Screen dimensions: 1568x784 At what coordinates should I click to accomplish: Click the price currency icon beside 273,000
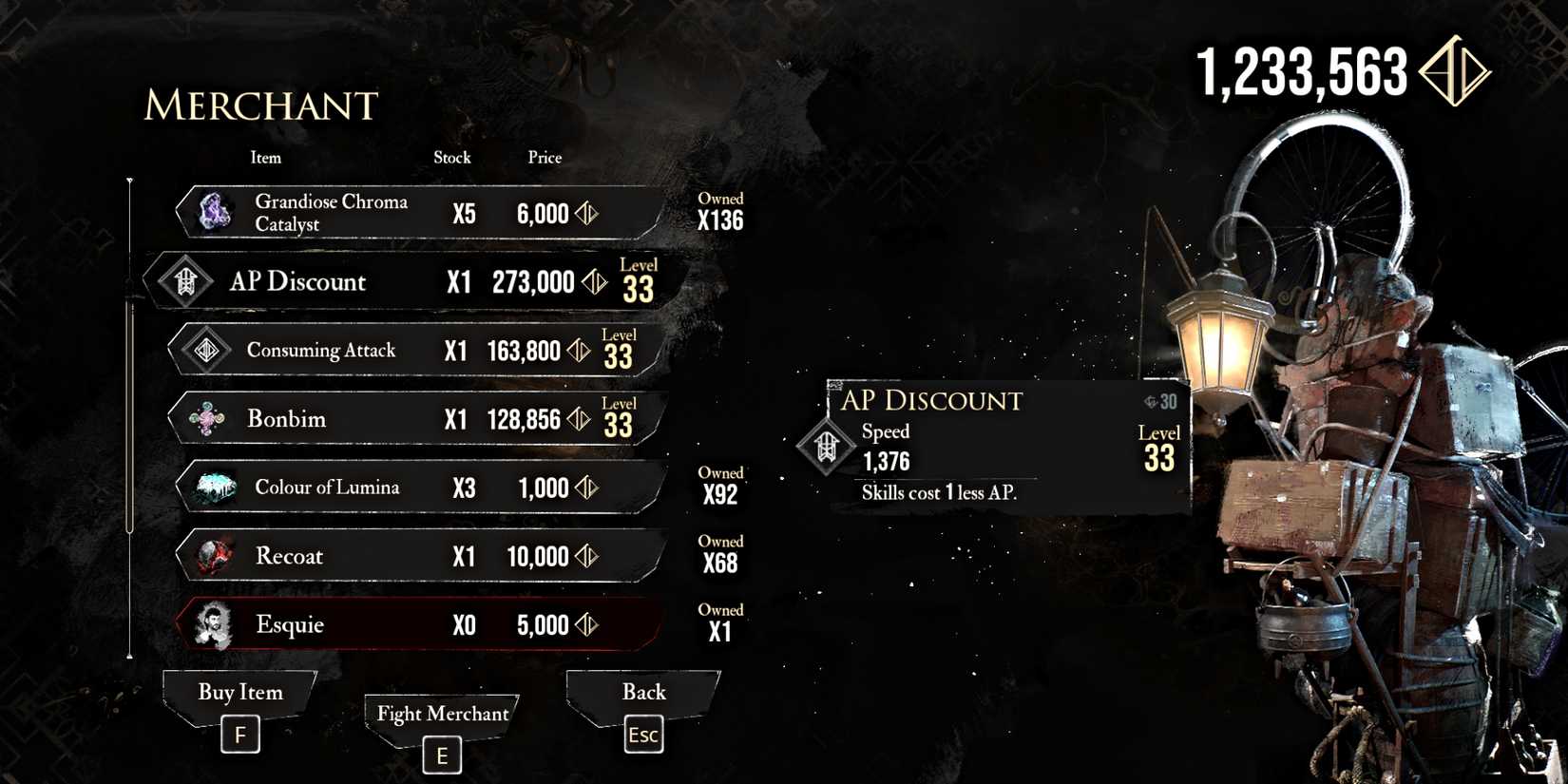coord(596,282)
